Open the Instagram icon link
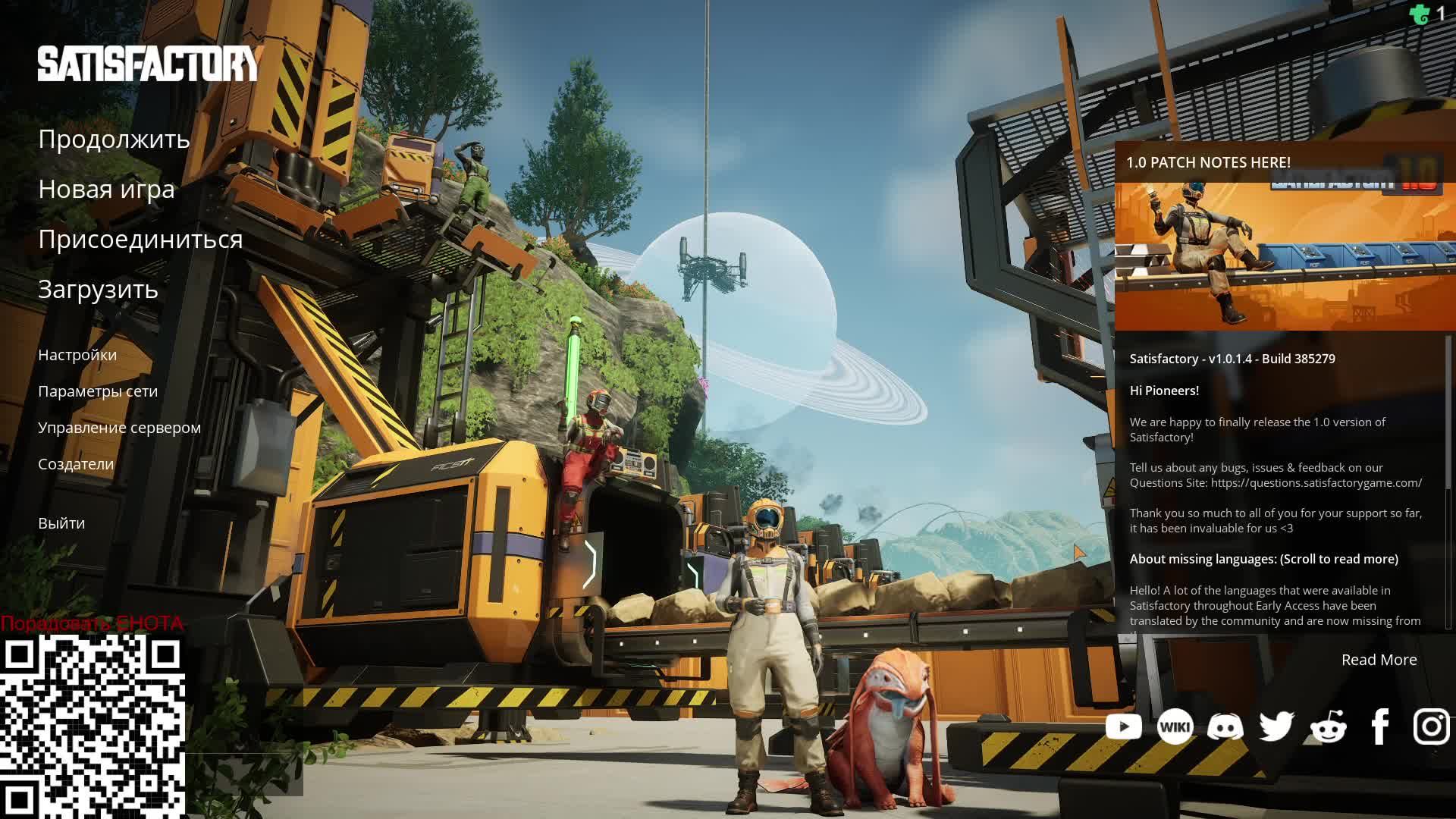The image size is (1456, 819). pyautogui.click(x=1431, y=726)
